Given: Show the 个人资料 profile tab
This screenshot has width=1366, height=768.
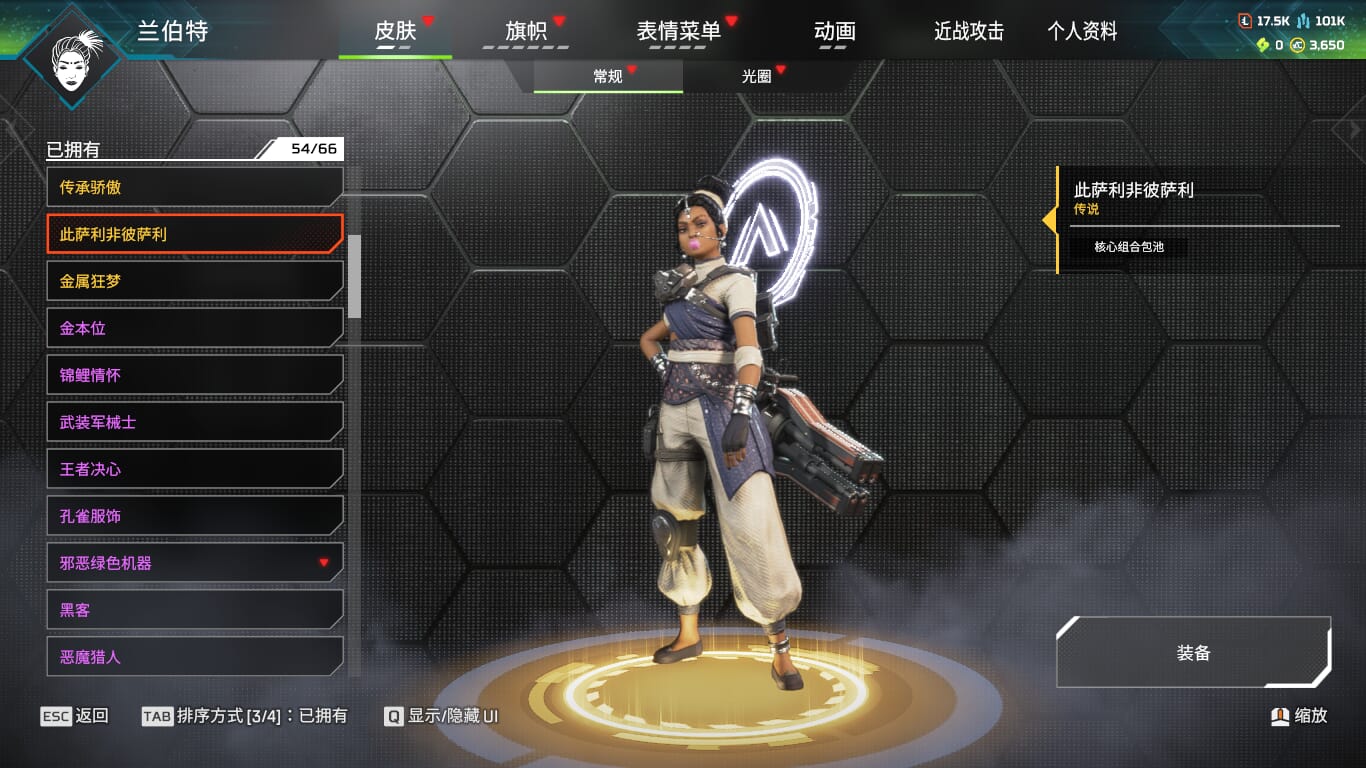Looking at the screenshot, I should tap(1082, 32).
